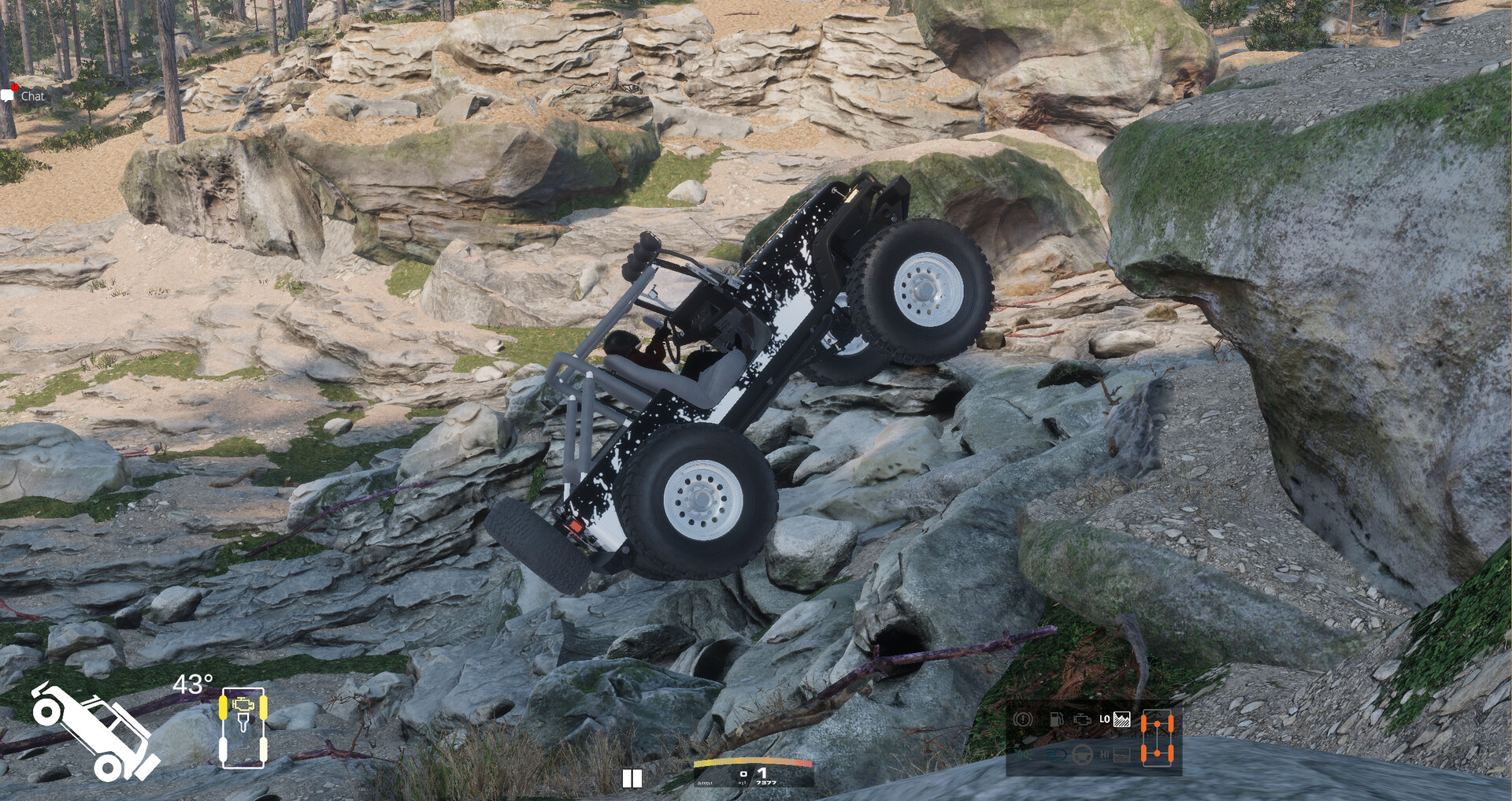Click the fuel pump indicator

click(x=1057, y=719)
